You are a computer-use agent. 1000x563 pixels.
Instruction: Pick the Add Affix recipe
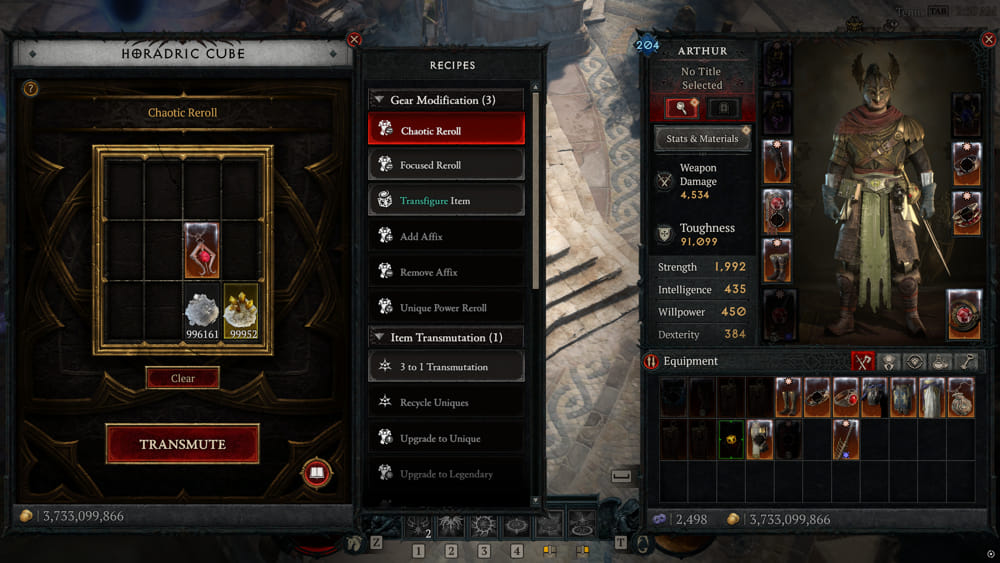point(446,236)
